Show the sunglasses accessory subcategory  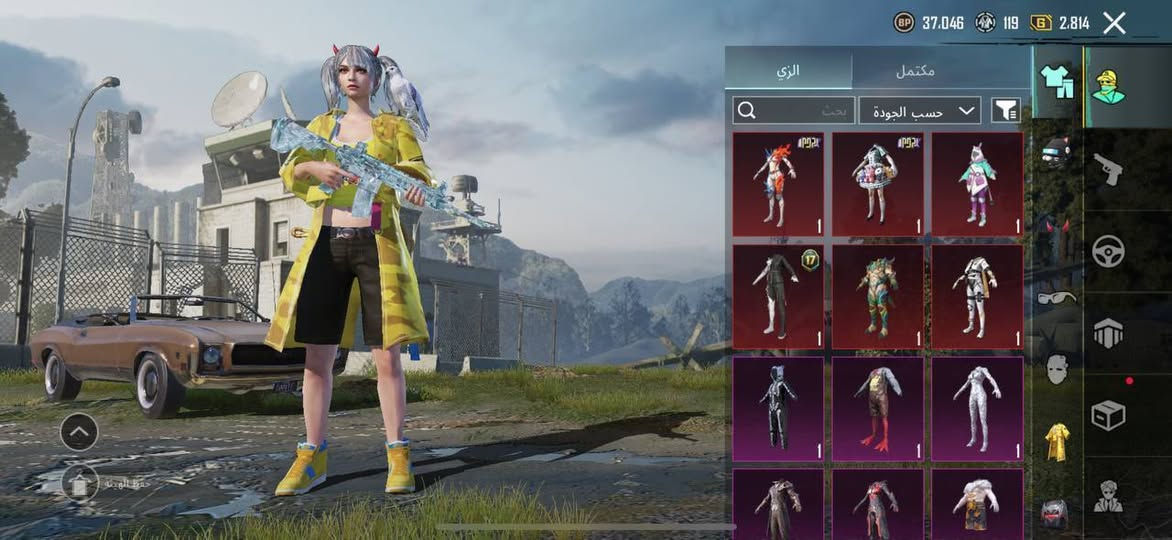[x=1056, y=297]
